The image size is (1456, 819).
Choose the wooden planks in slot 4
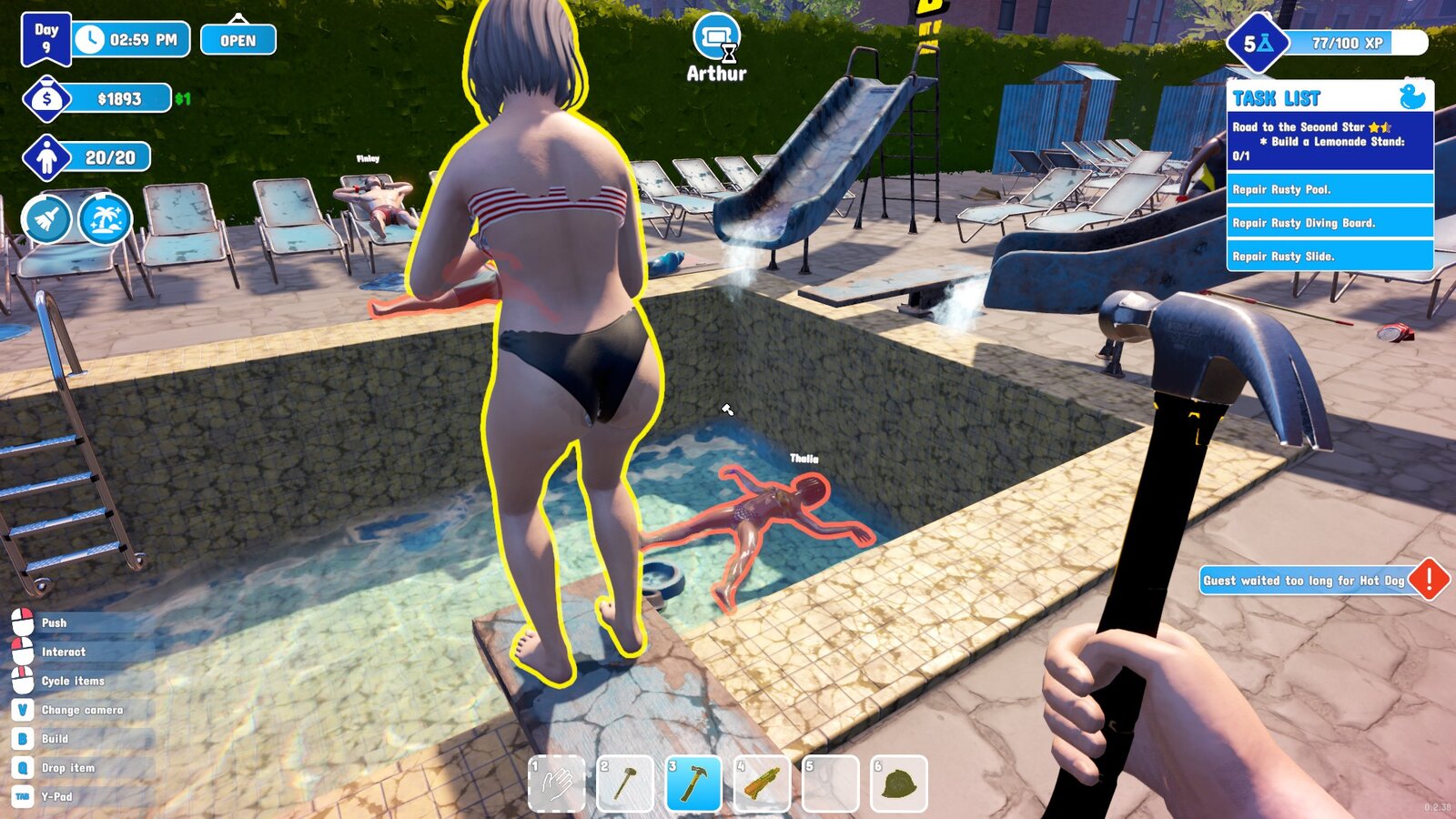click(x=762, y=783)
